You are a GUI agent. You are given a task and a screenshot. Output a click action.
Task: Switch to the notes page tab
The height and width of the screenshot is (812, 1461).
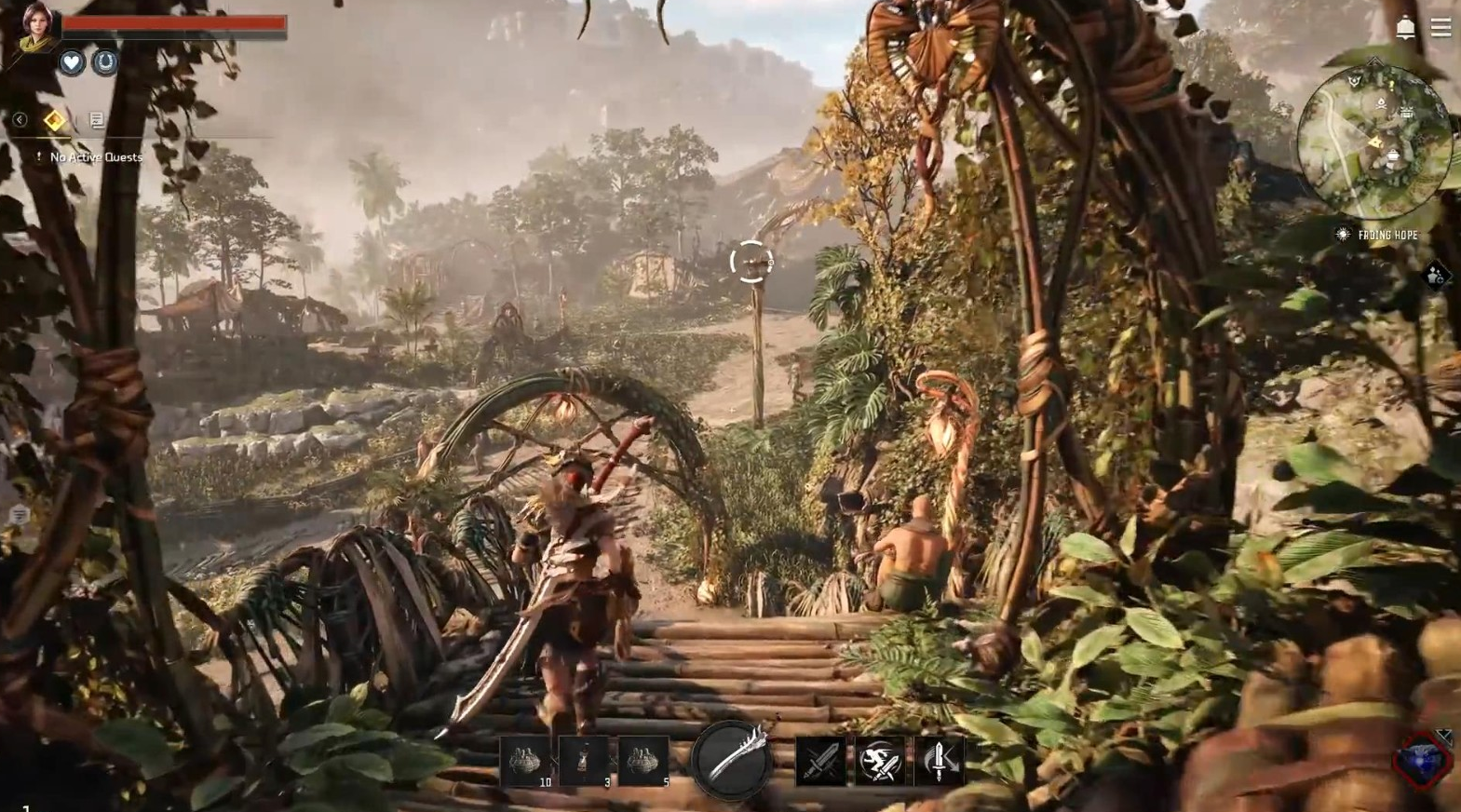[x=97, y=119]
